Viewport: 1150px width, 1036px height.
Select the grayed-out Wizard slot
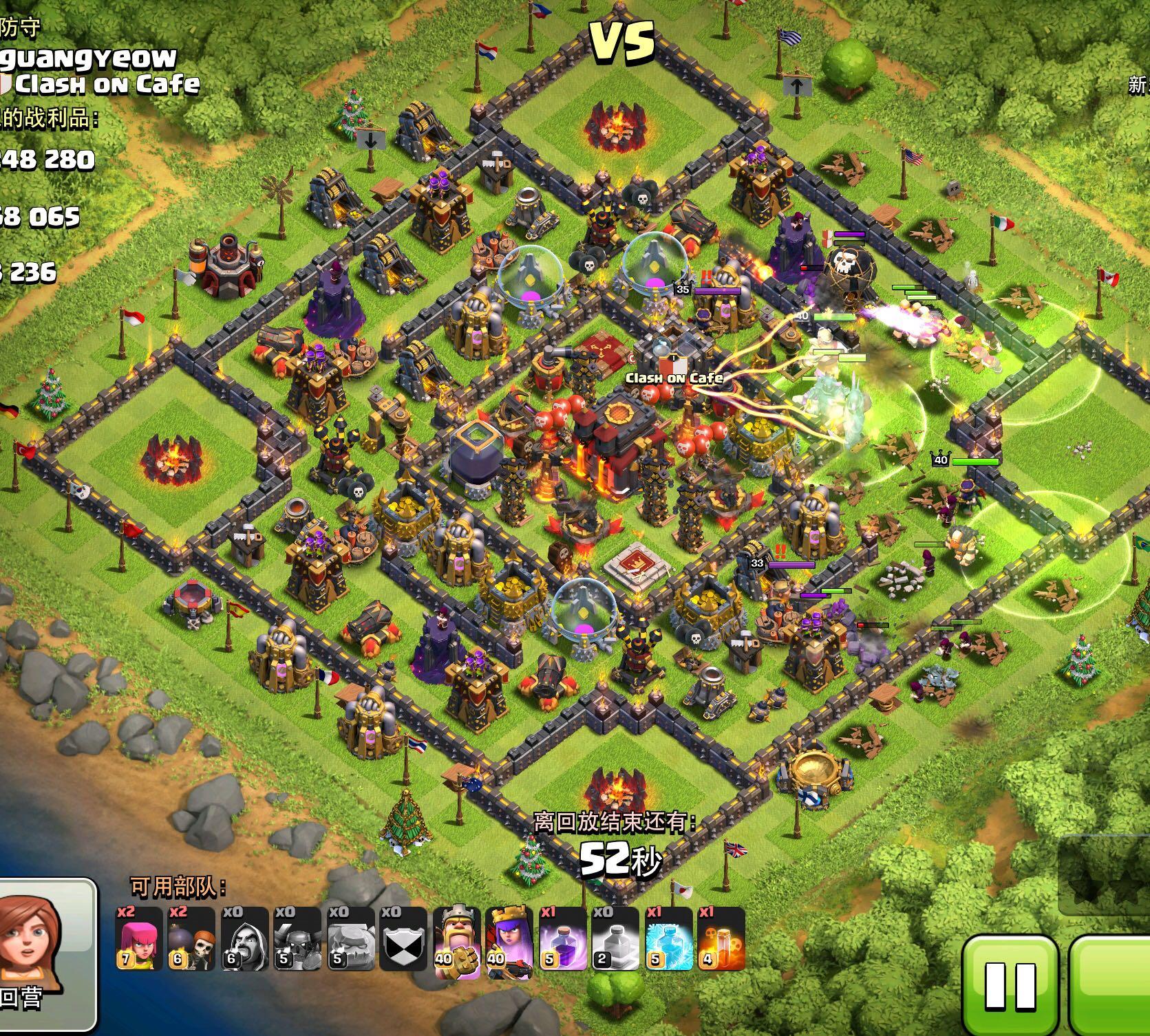pos(245,939)
